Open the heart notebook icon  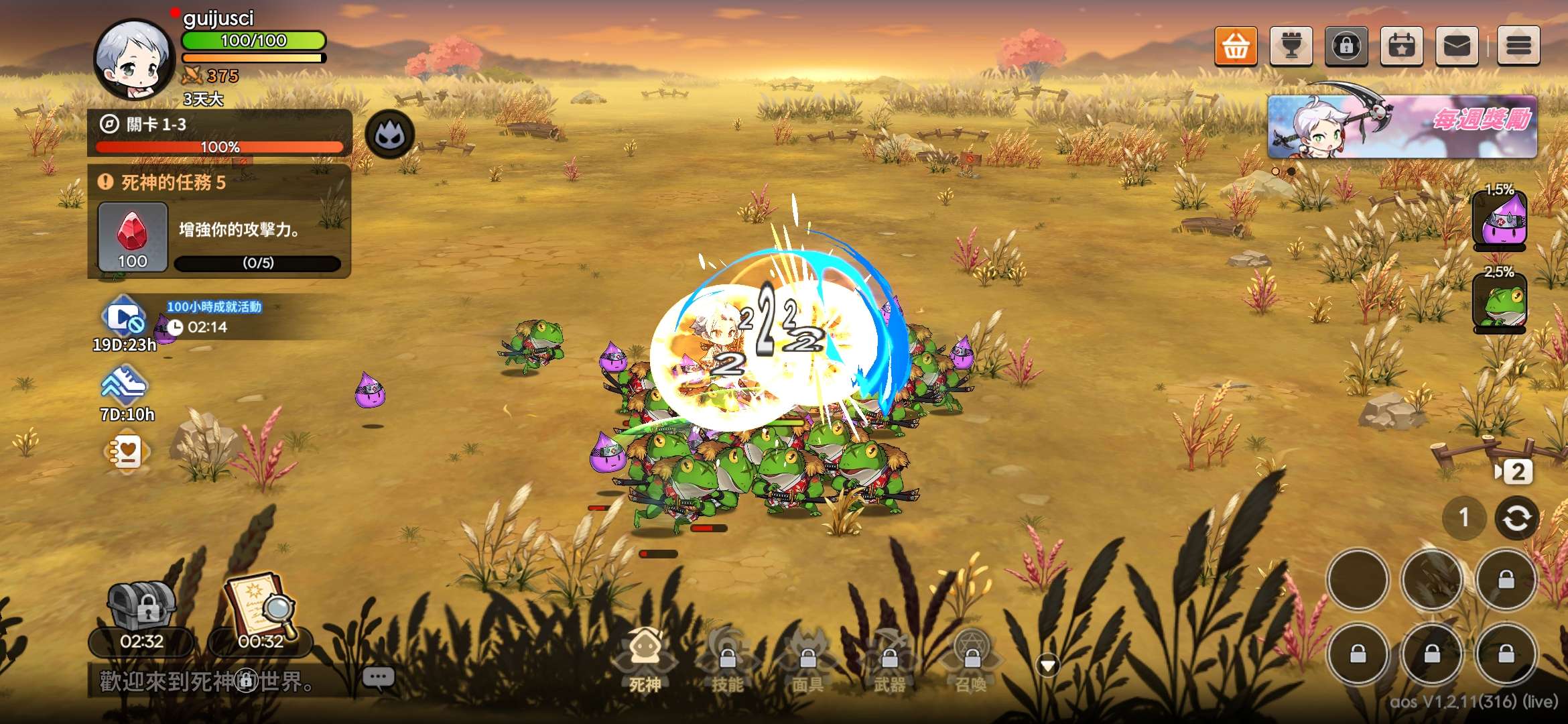pos(127,452)
